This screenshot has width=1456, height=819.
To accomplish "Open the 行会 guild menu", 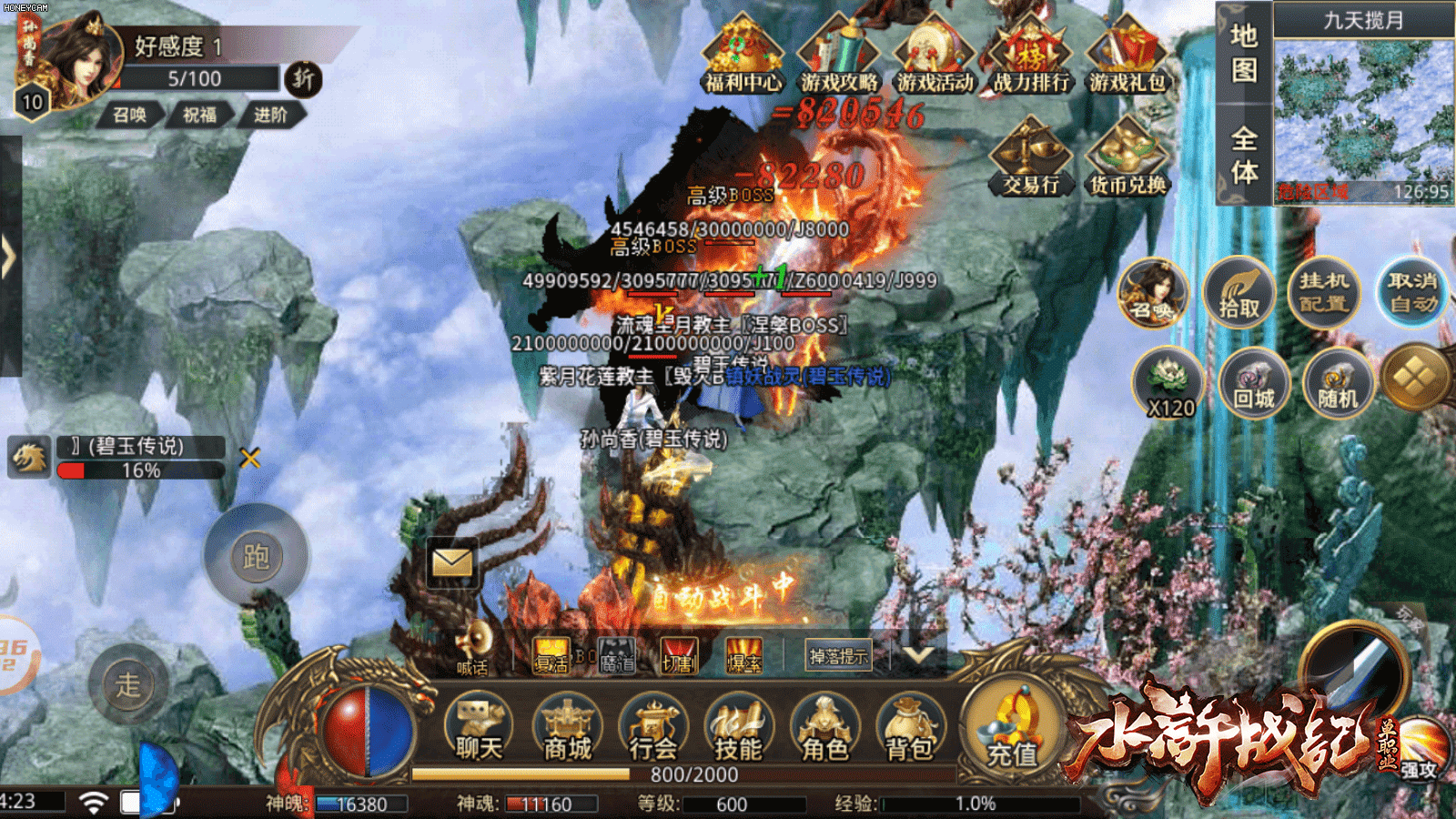I will [653, 730].
